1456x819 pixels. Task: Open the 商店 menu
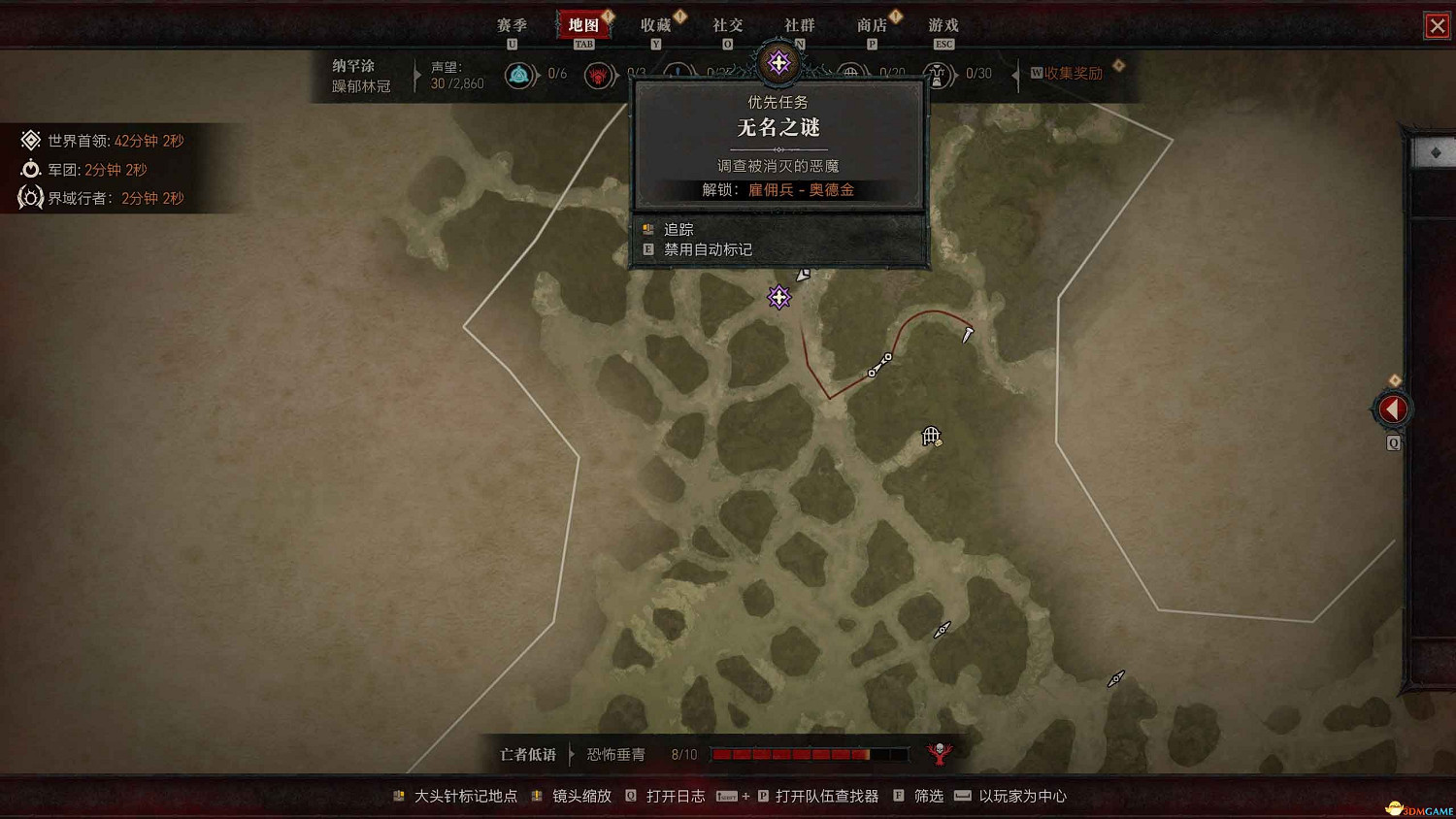[x=871, y=25]
